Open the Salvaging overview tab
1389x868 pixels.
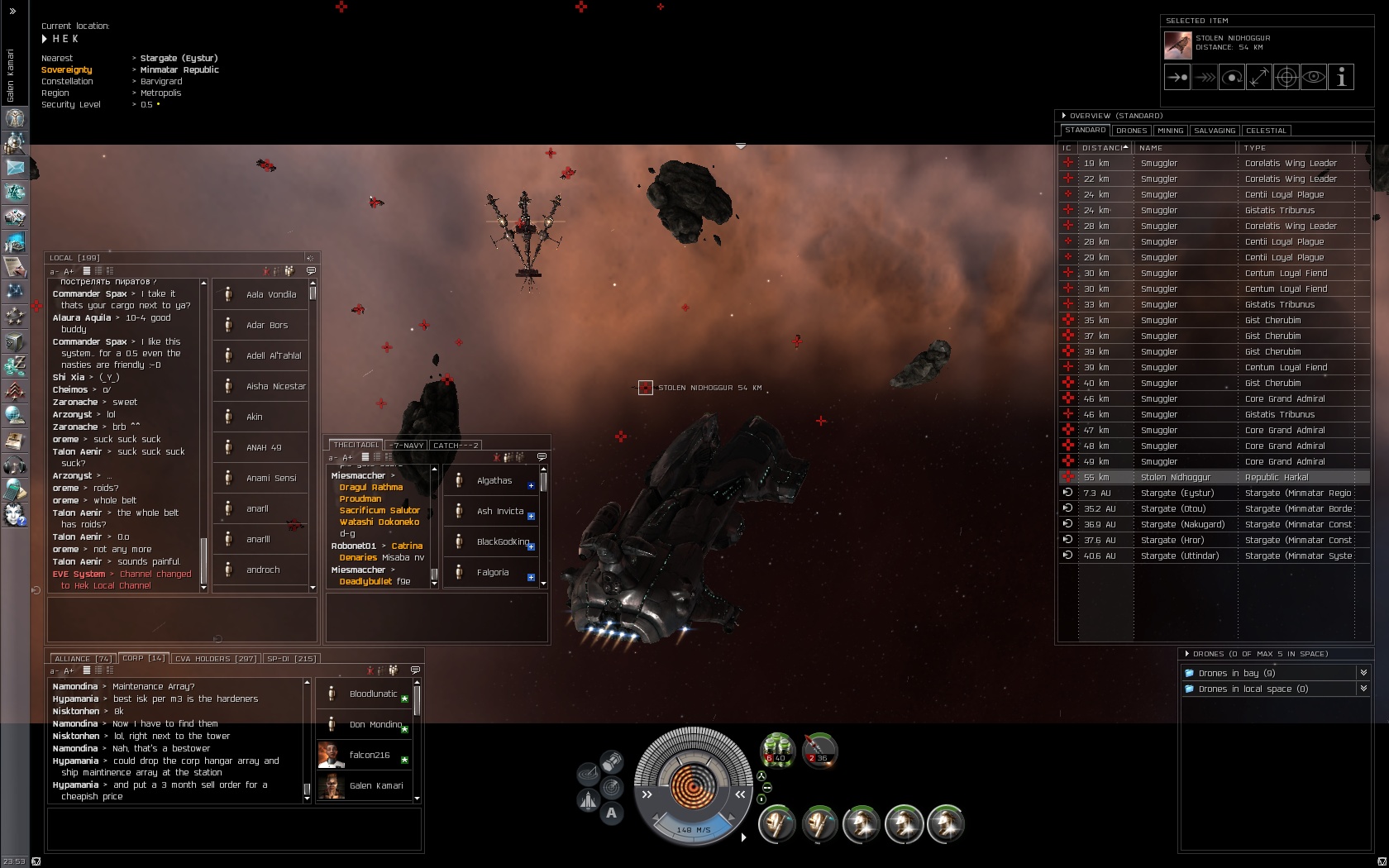[x=1215, y=131]
